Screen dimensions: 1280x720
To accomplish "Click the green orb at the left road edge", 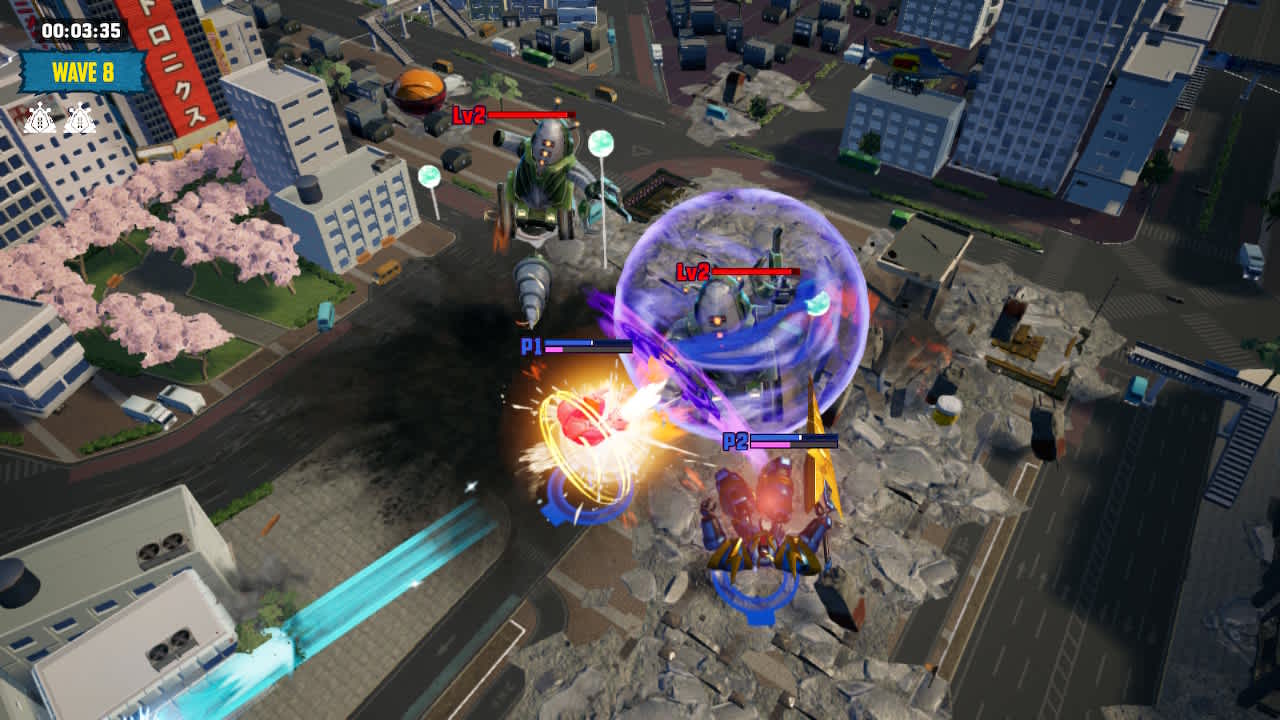I will [428, 176].
